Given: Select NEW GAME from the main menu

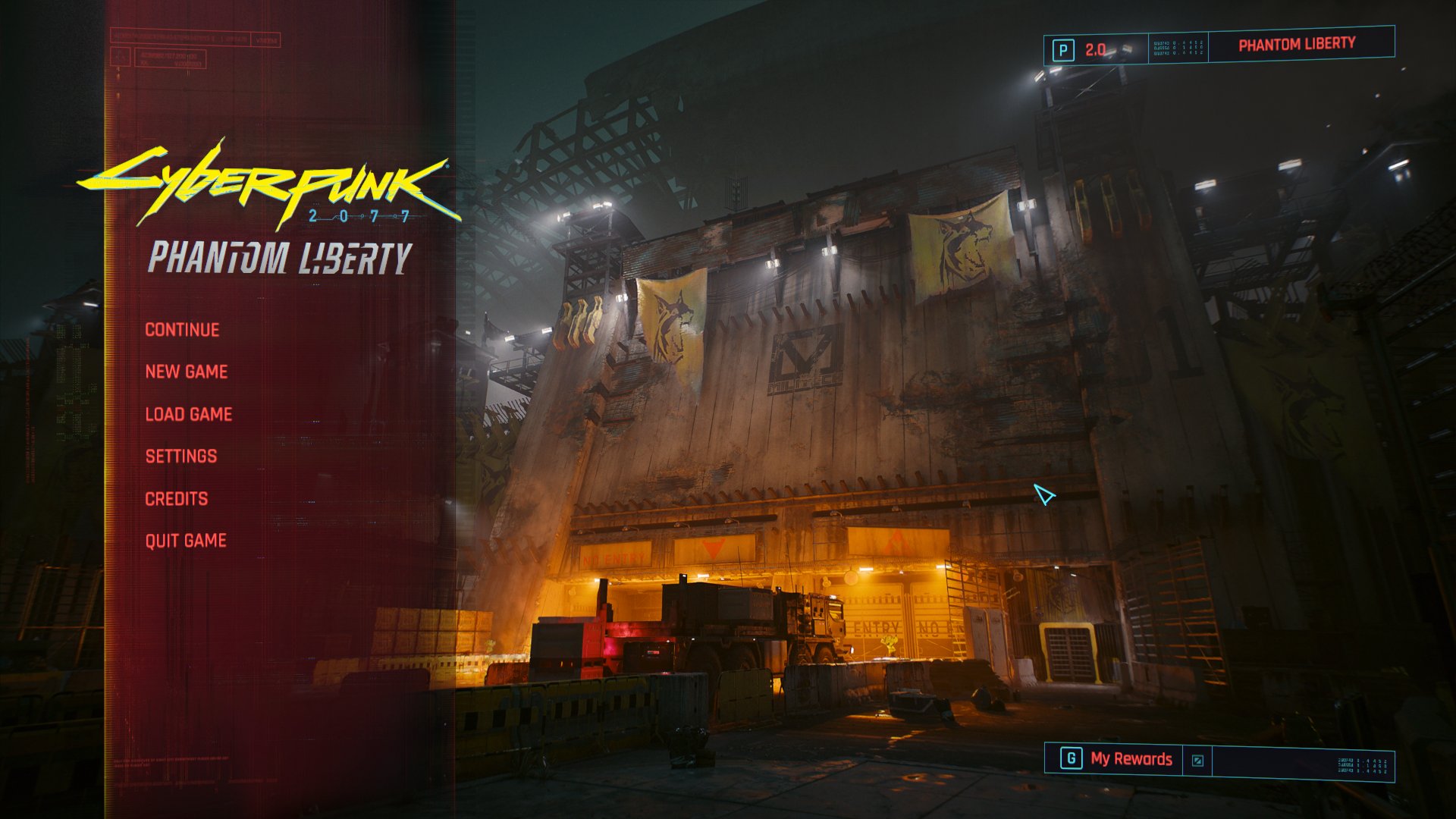Looking at the screenshot, I should [x=187, y=372].
